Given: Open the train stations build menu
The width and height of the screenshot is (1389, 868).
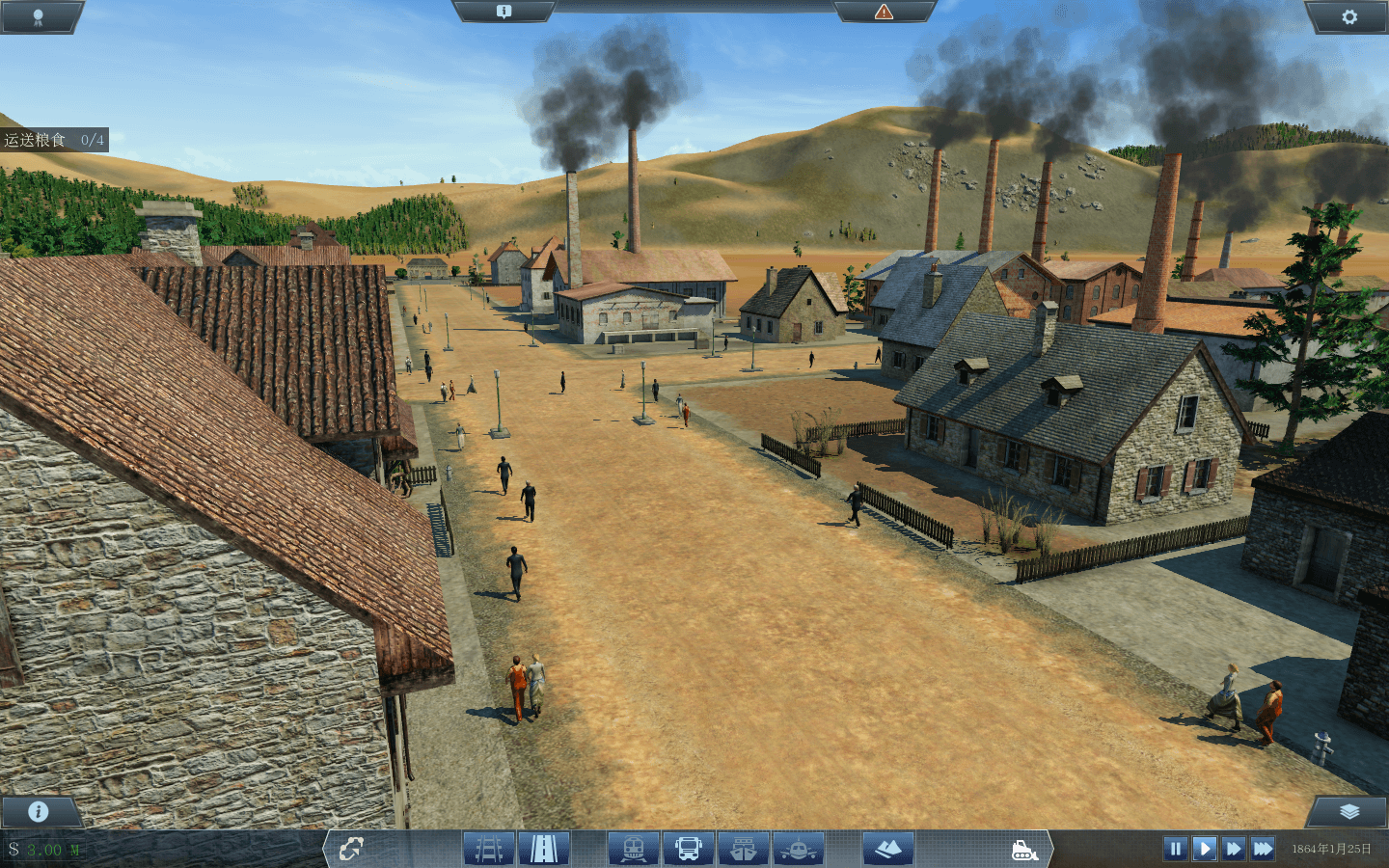Looking at the screenshot, I should pos(634,849).
